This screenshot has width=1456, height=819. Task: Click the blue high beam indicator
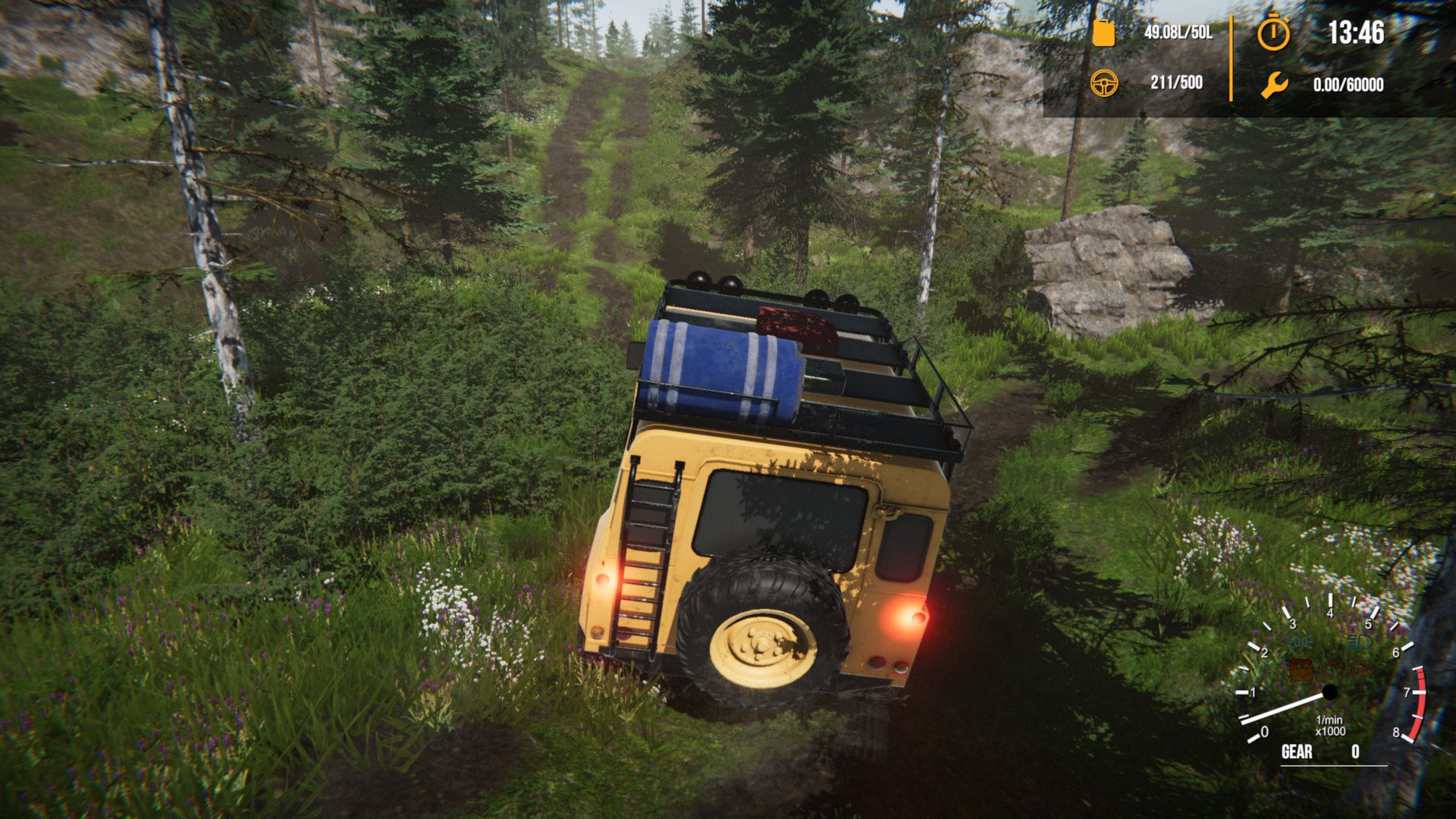pyautogui.click(x=1359, y=642)
